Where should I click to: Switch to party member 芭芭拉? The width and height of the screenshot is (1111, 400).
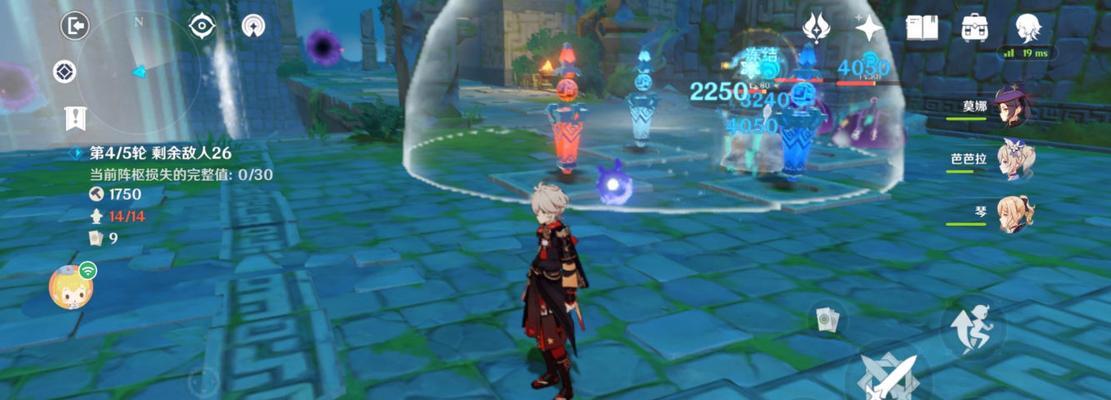click(x=1014, y=160)
